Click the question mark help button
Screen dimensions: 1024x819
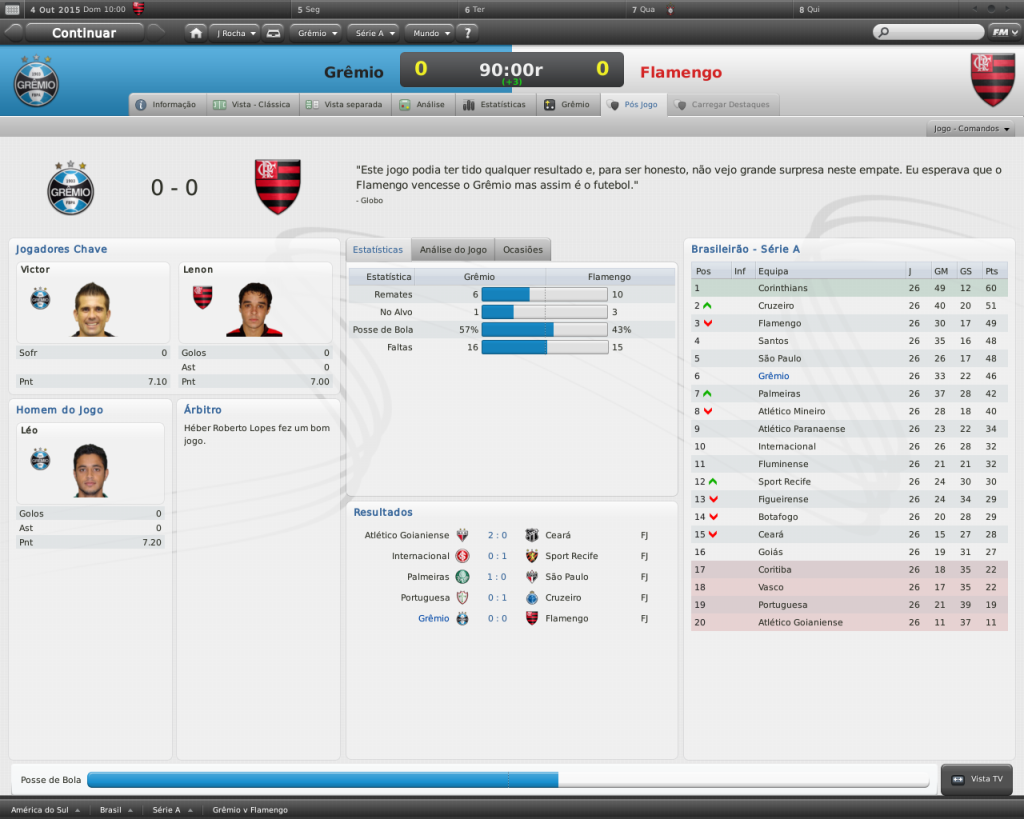tap(469, 33)
